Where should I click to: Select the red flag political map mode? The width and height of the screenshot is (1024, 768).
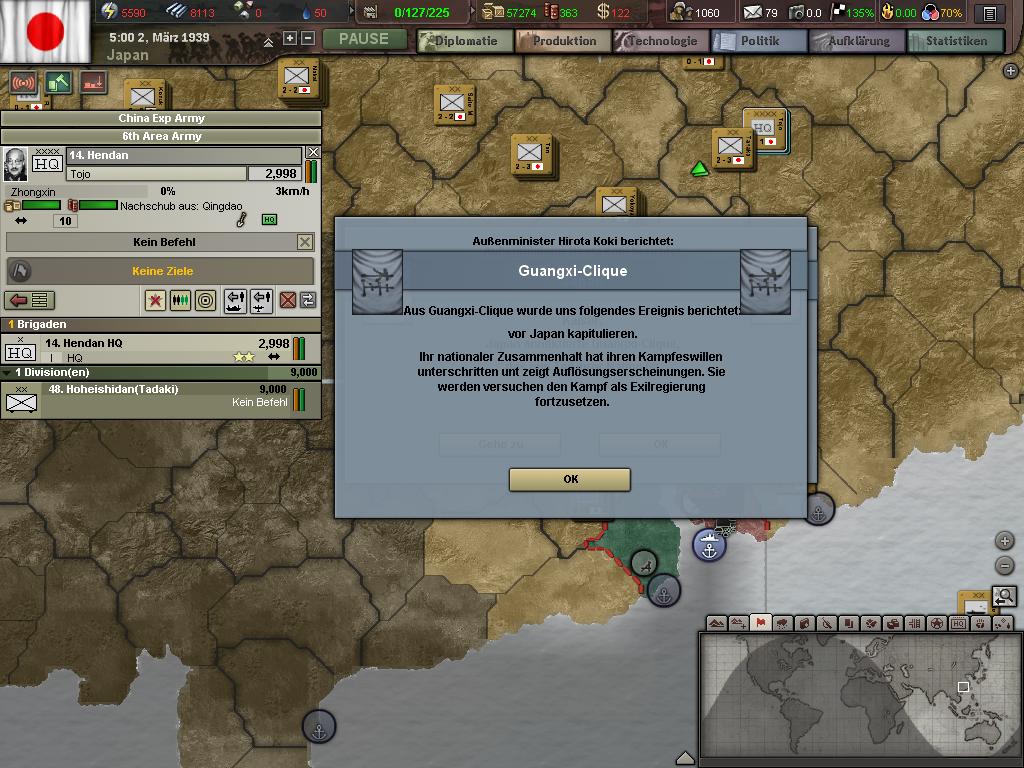click(x=761, y=623)
